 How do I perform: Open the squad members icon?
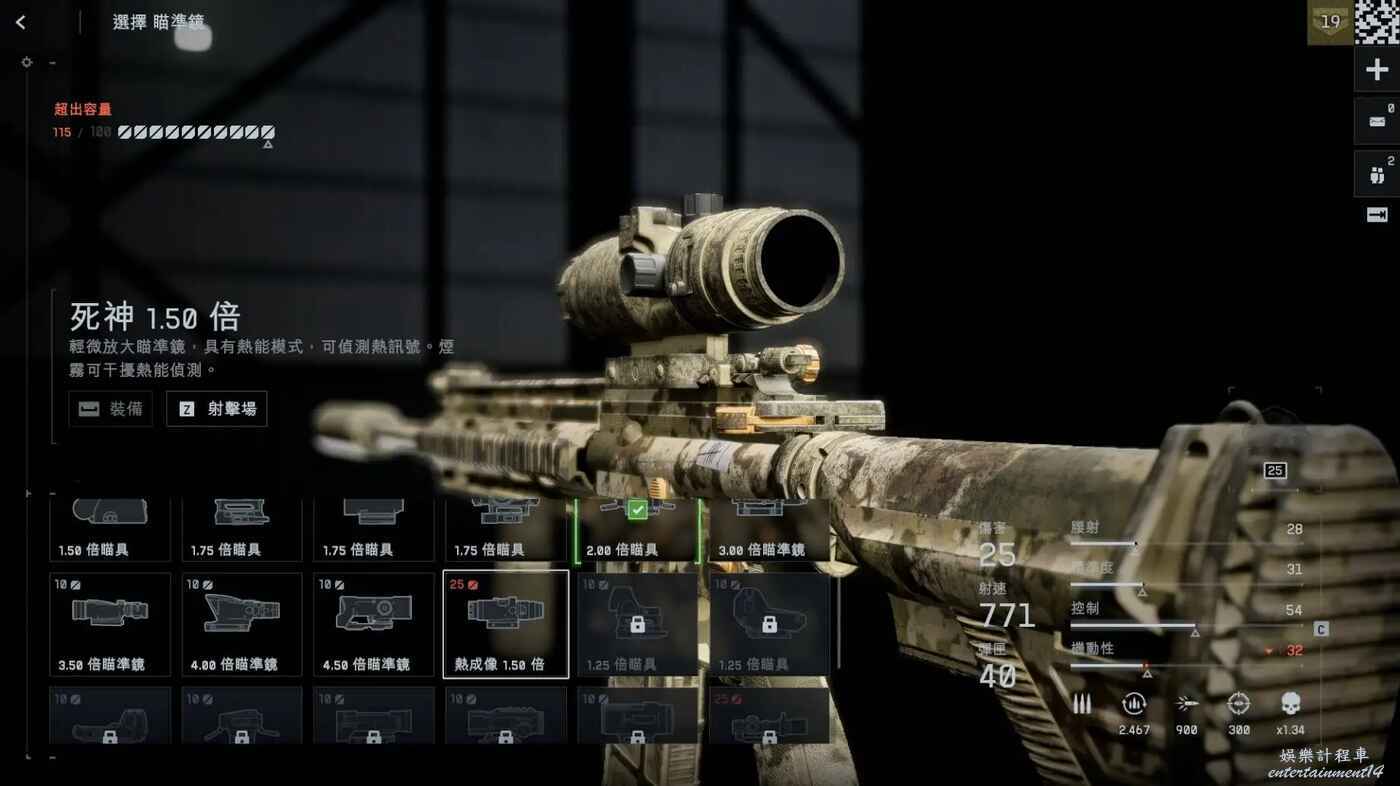(x=1377, y=175)
